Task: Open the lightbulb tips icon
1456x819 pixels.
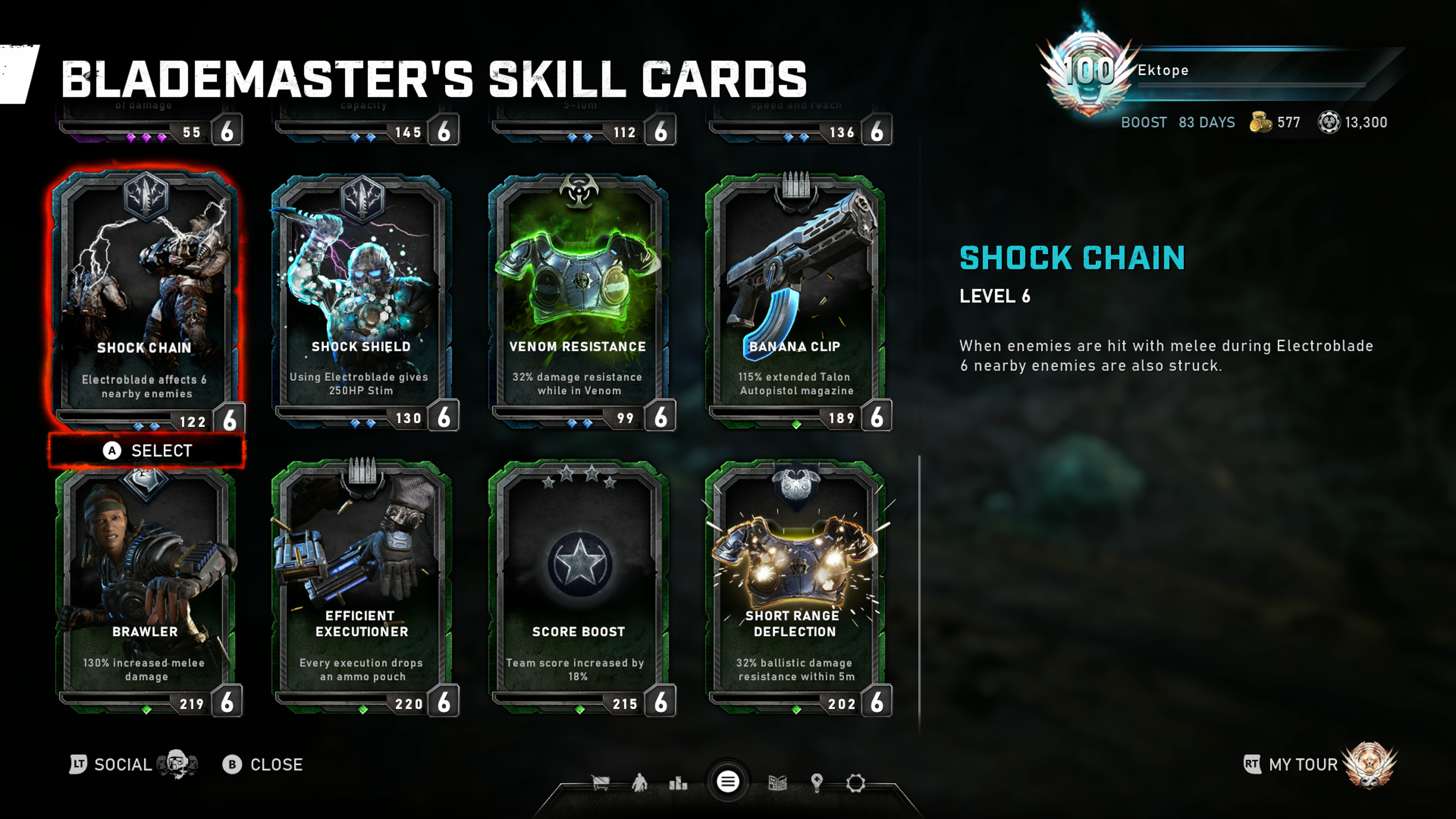Action: click(x=816, y=782)
